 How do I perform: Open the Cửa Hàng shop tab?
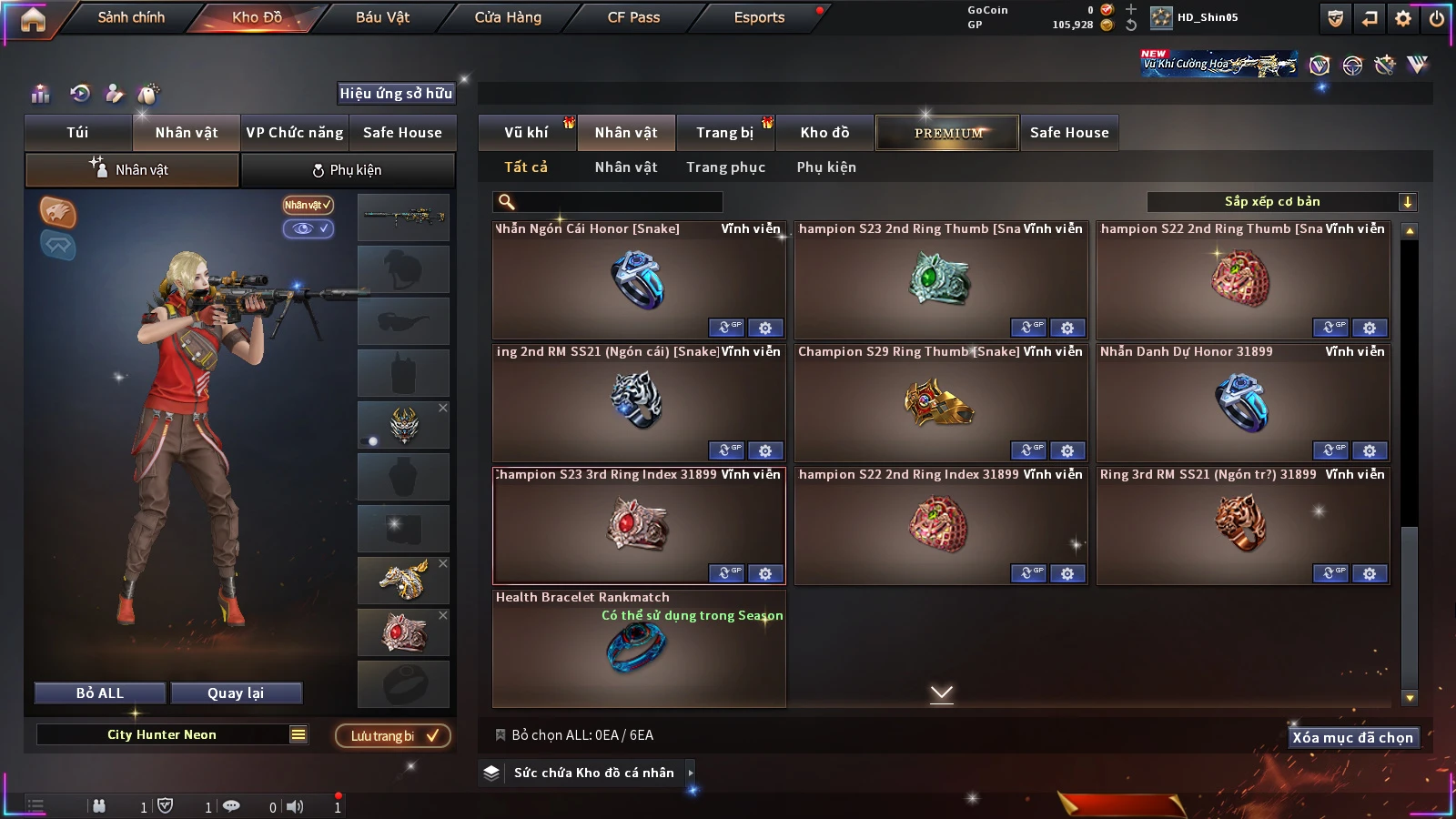point(508,17)
